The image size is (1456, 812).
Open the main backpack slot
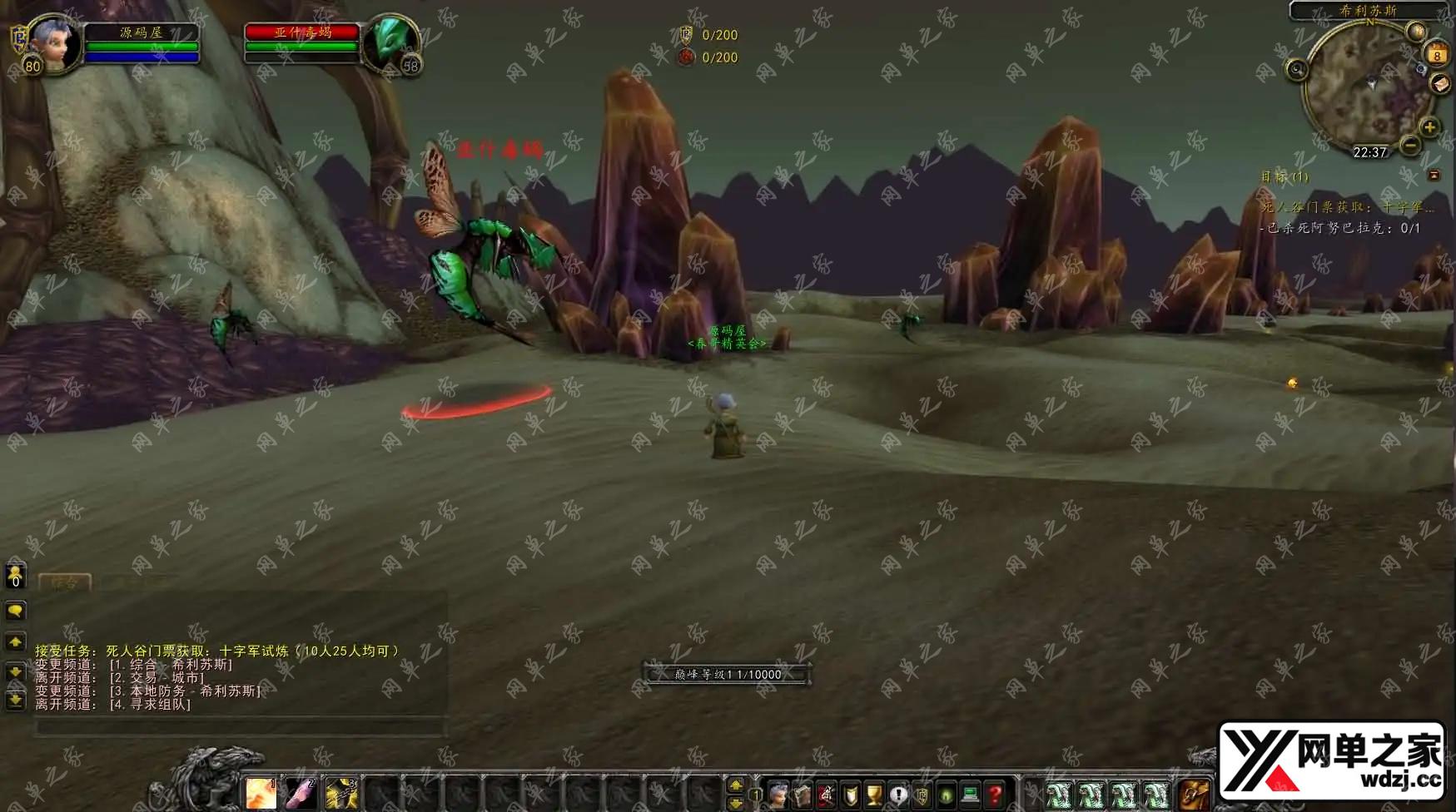coord(1195,795)
